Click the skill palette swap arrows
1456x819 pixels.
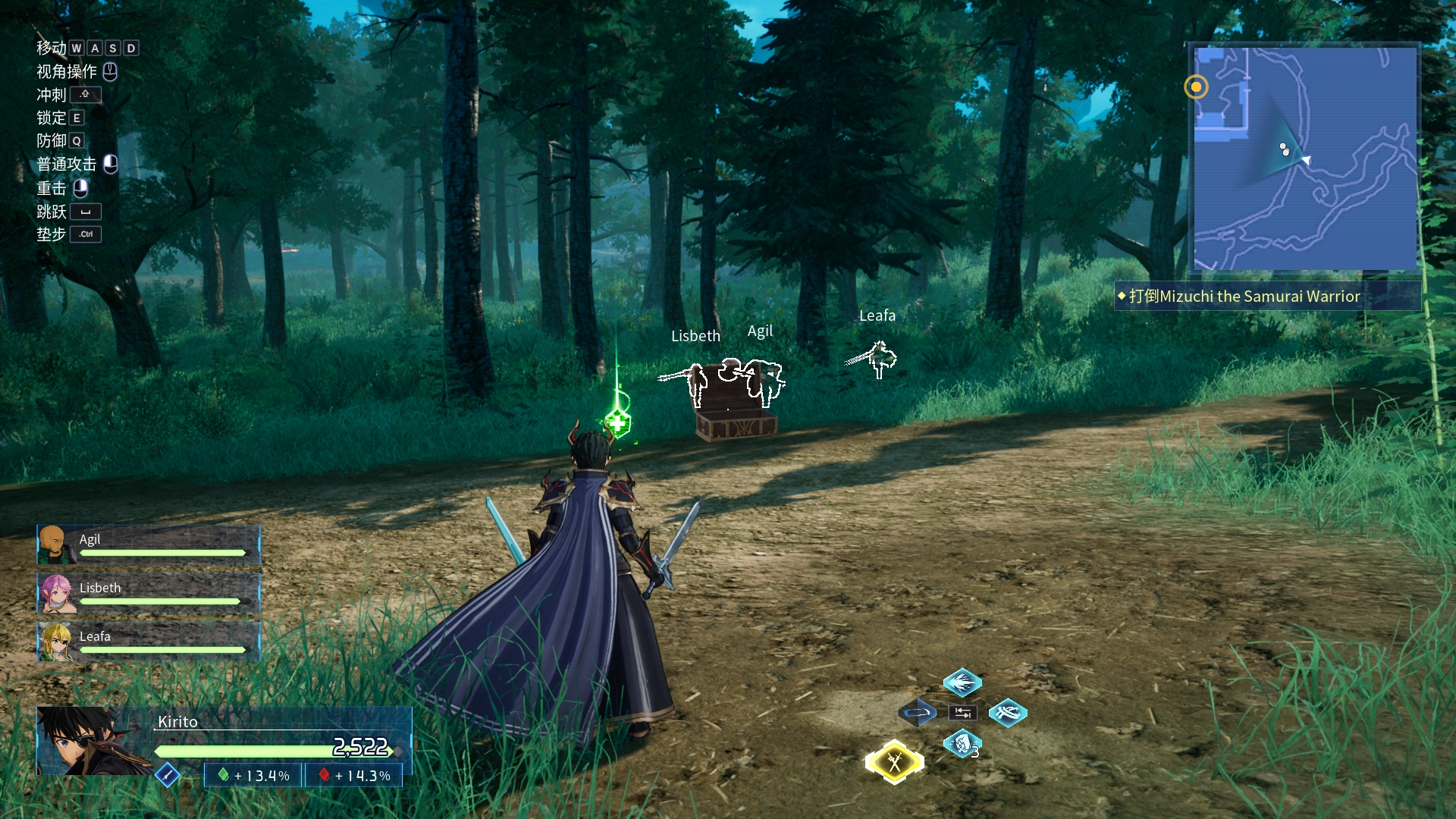(x=962, y=713)
